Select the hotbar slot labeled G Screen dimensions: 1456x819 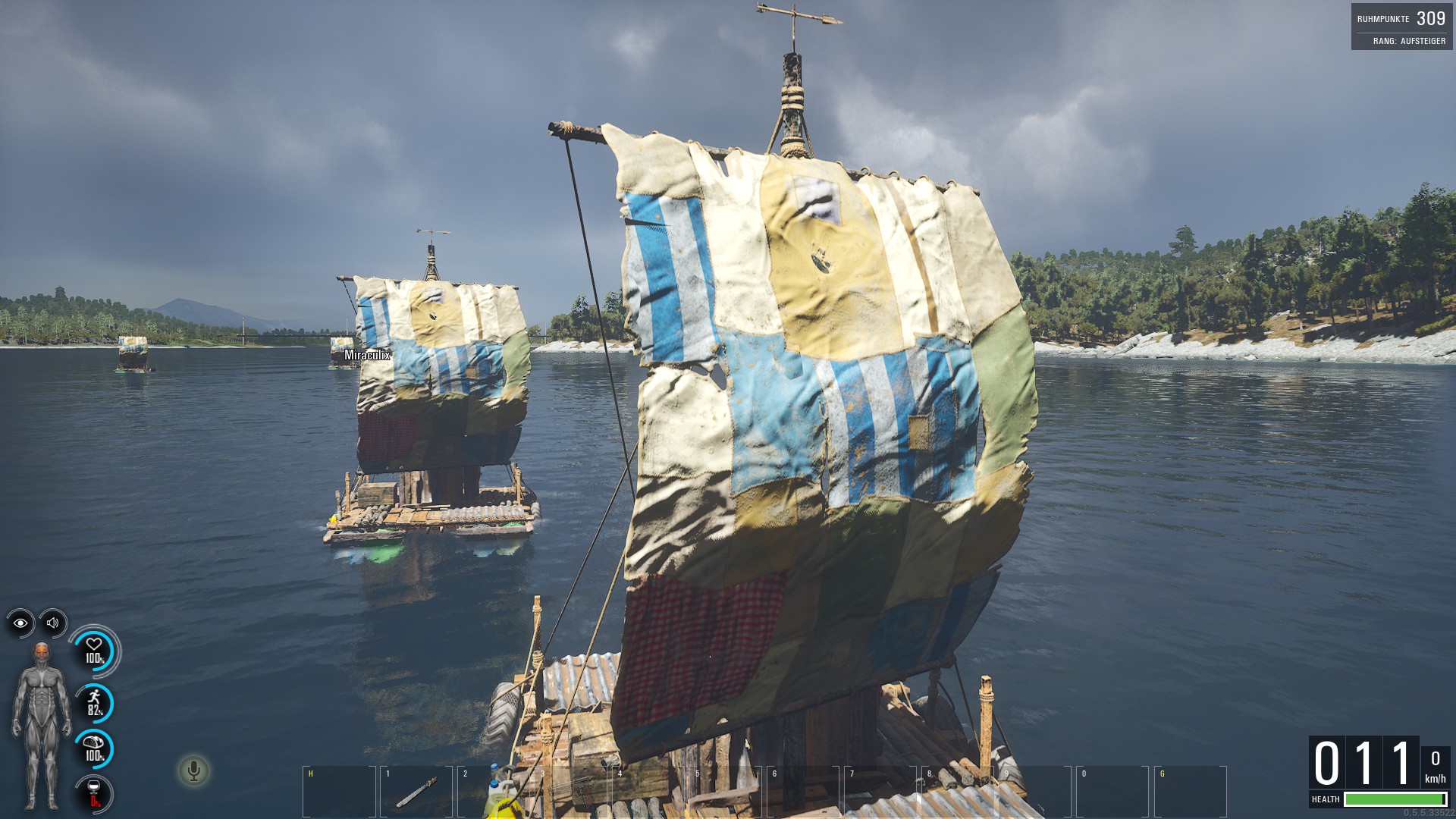pos(1190,792)
